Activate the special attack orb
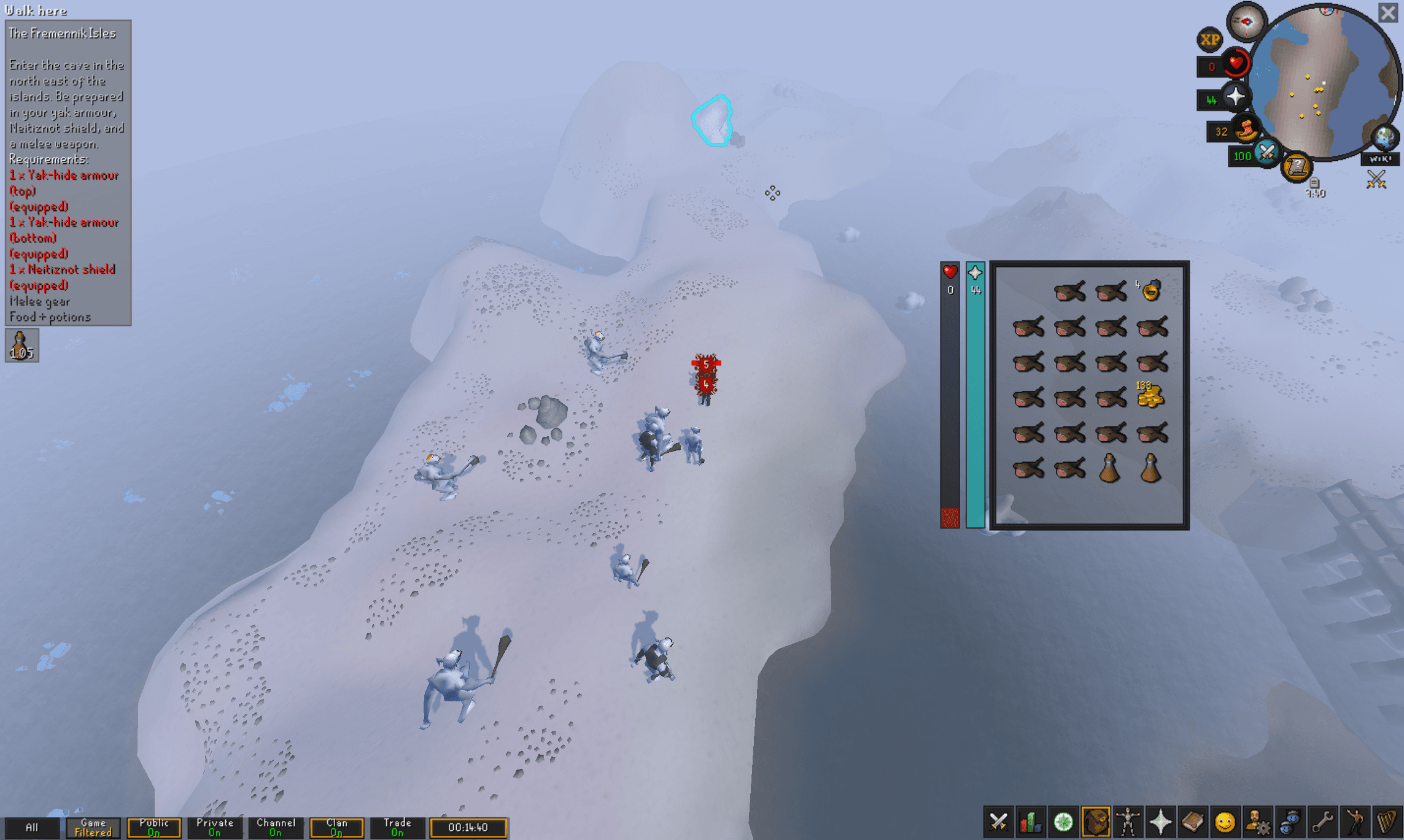This screenshot has width=1404, height=840. pos(1266,153)
